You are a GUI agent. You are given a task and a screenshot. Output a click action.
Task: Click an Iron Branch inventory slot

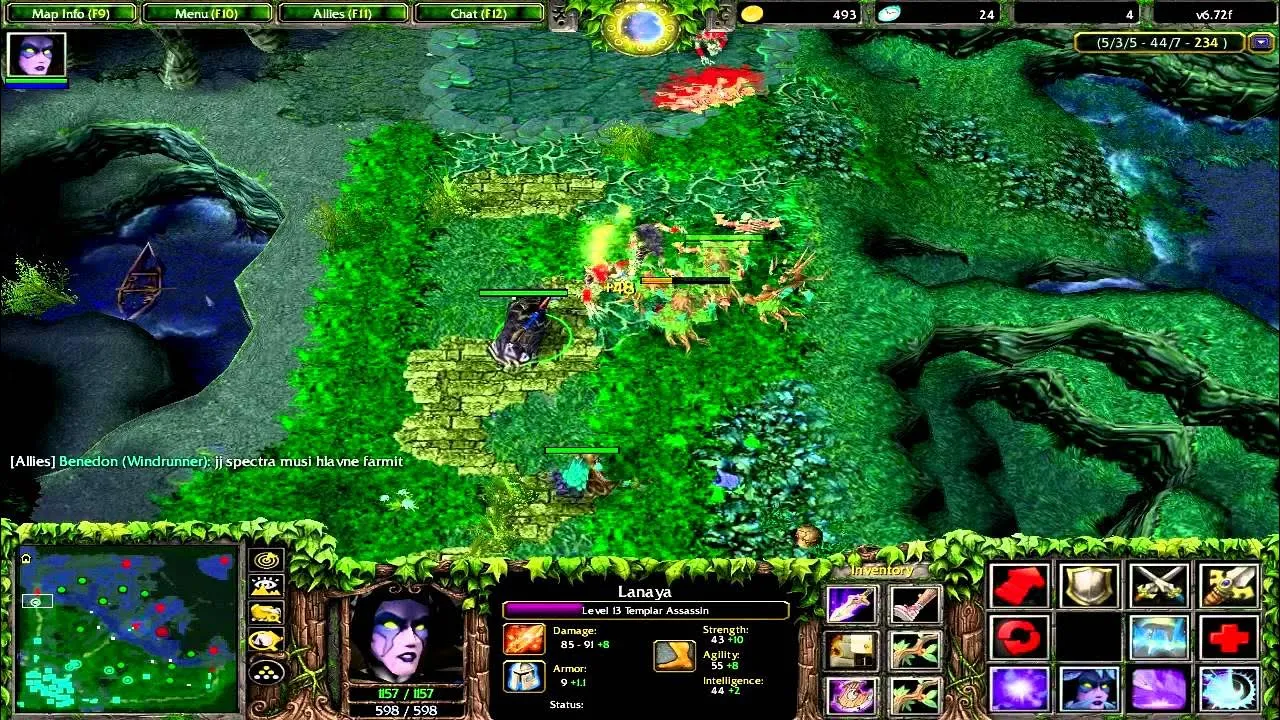tap(914, 650)
